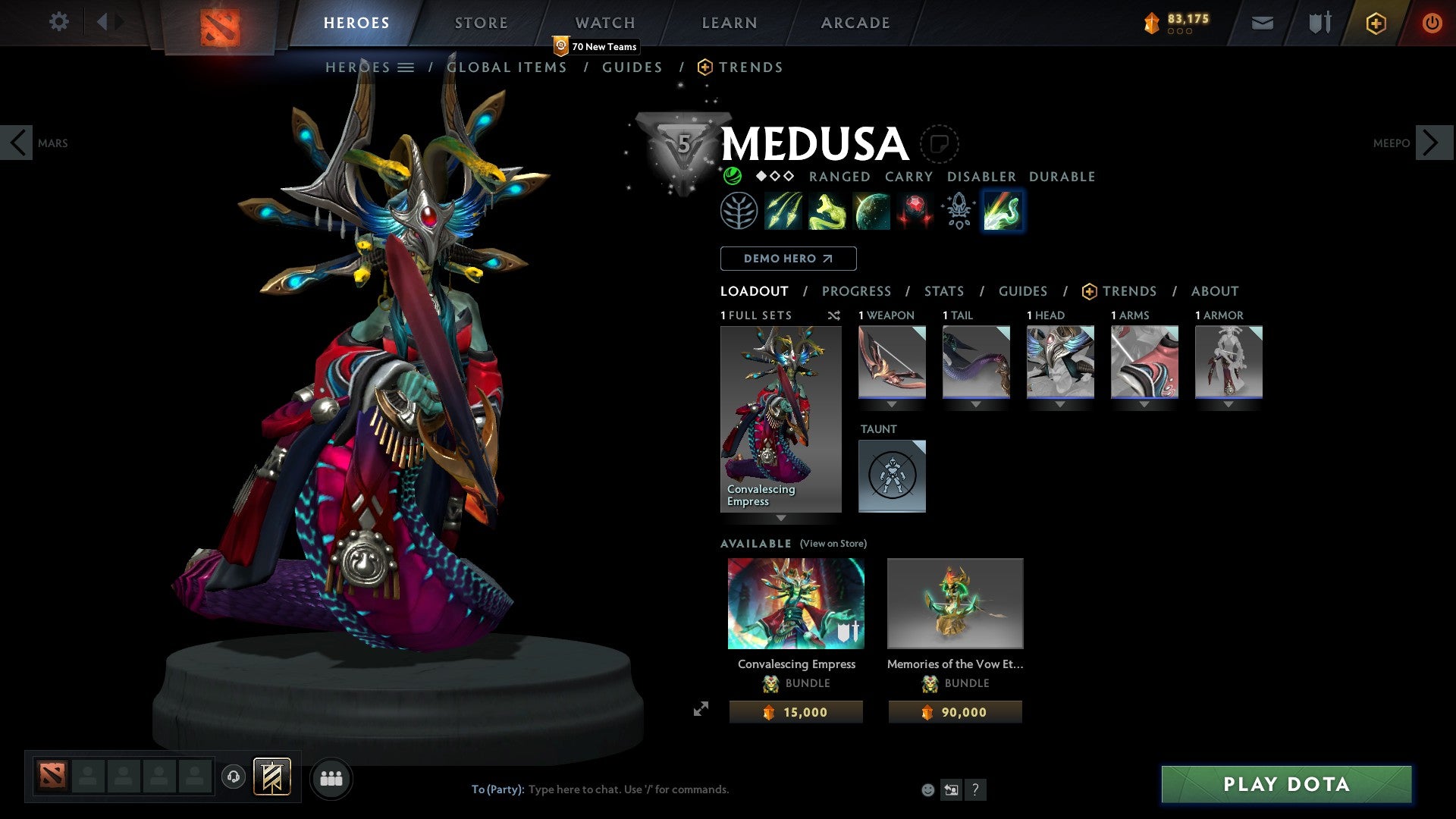This screenshot has width=1456, height=819.
Task: Open the heroes hamburger menu next to HEROES
Action: pyautogui.click(x=405, y=67)
